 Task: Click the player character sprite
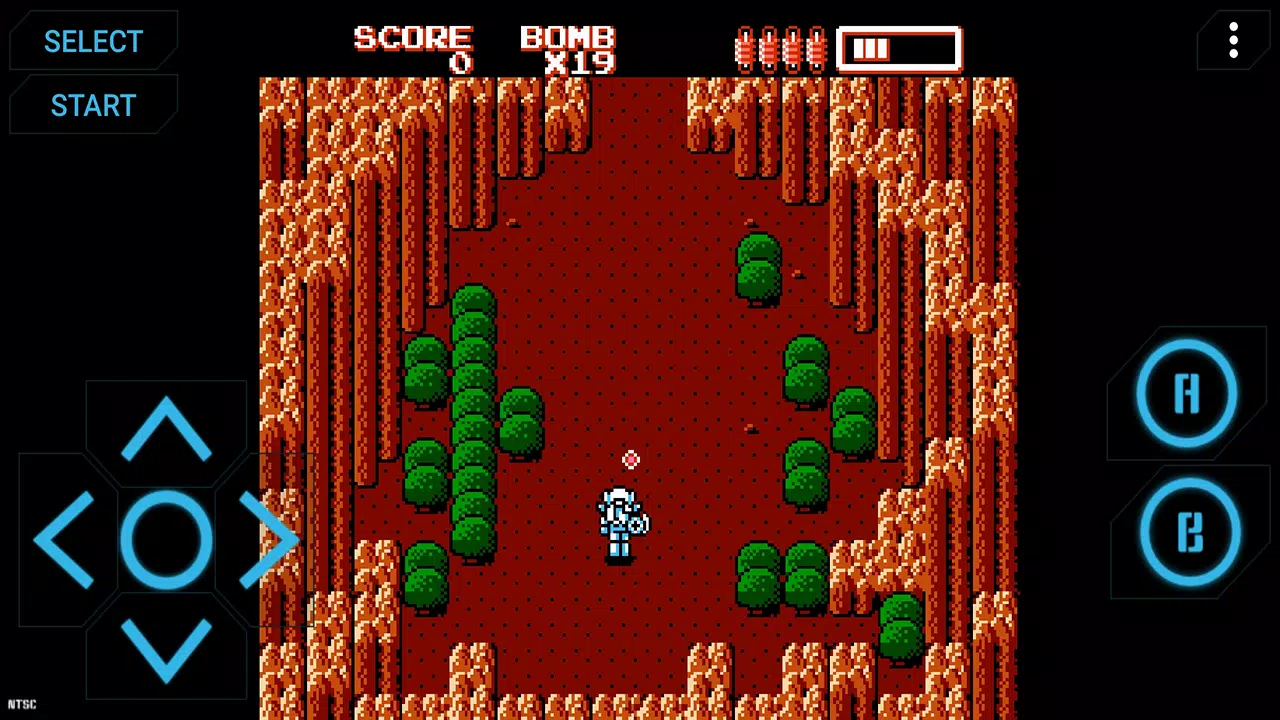pyautogui.click(x=620, y=520)
